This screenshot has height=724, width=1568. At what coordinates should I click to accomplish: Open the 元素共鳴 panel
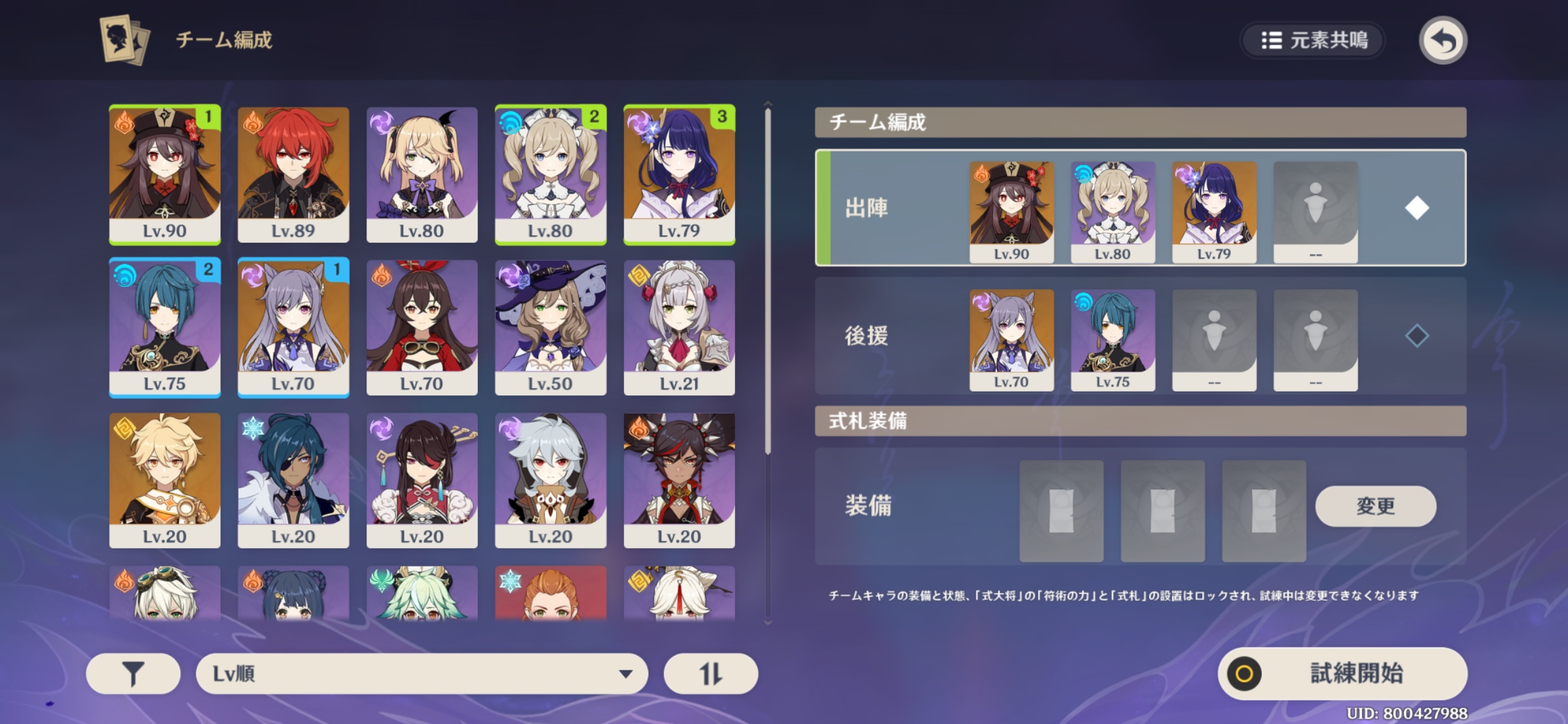pyautogui.click(x=1312, y=40)
